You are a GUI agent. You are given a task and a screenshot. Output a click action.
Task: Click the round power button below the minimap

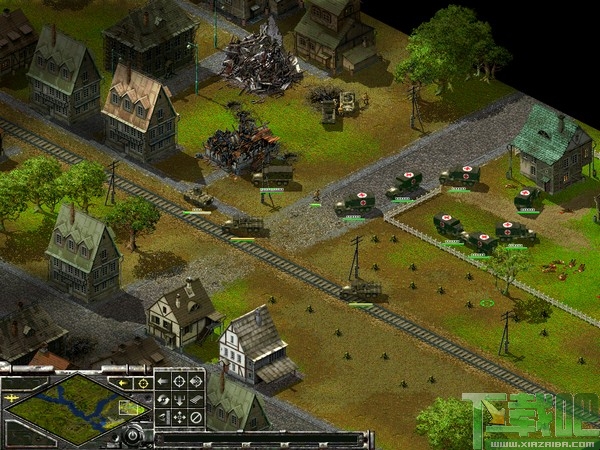(132, 435)
